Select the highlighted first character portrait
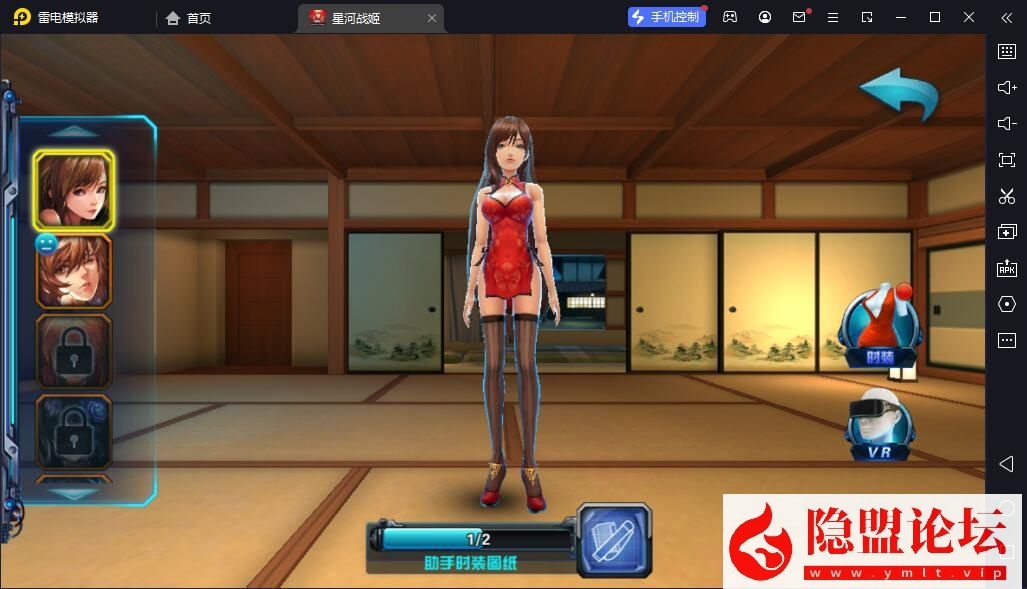1027x589 pixels. [x=74, y=191]
